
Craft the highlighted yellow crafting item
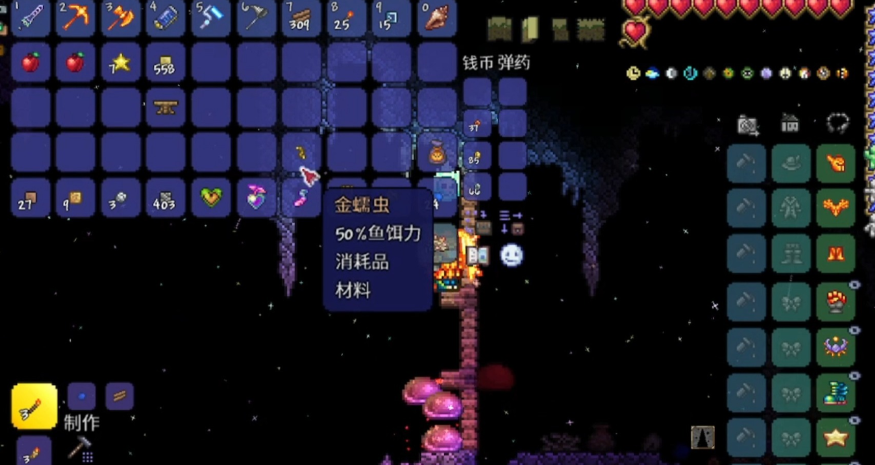click(x=33, y=405)
